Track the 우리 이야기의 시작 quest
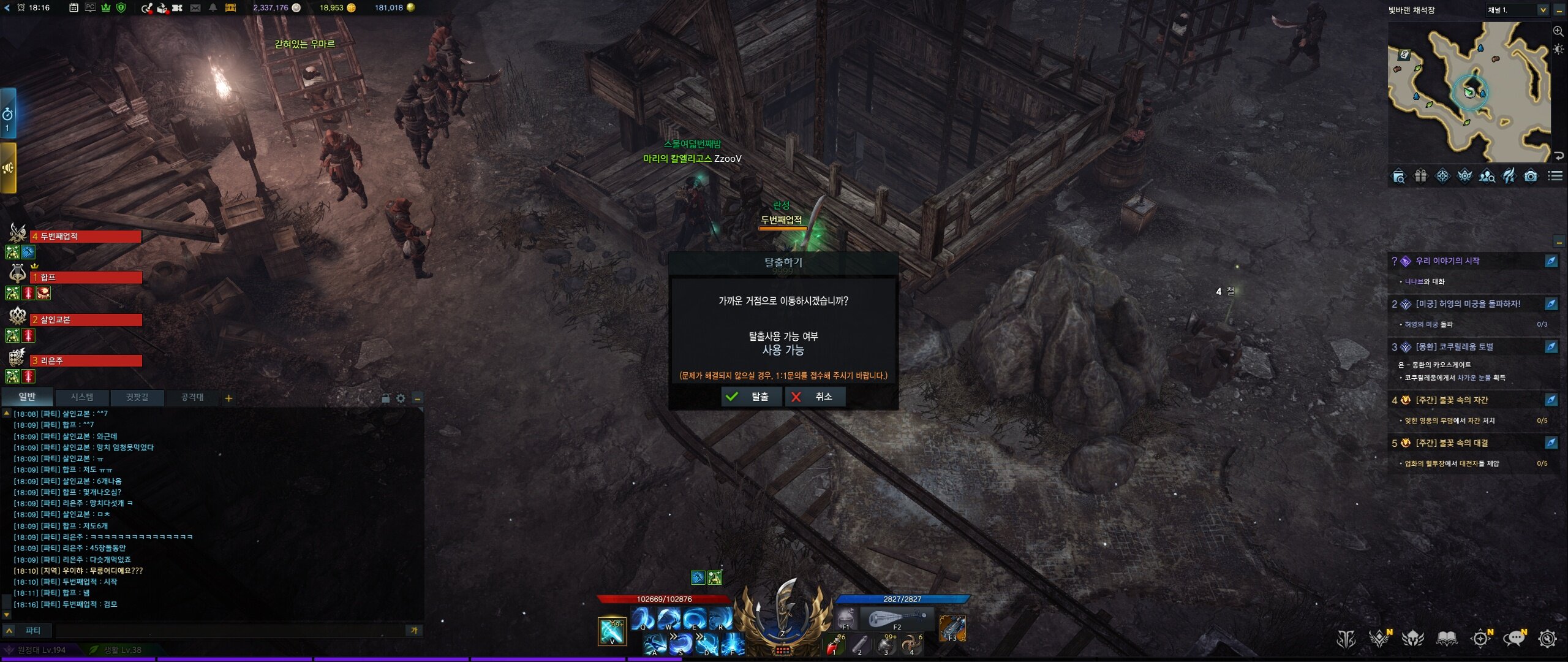The height and width of the screenshot is (662, 1568). (1551, 261)
